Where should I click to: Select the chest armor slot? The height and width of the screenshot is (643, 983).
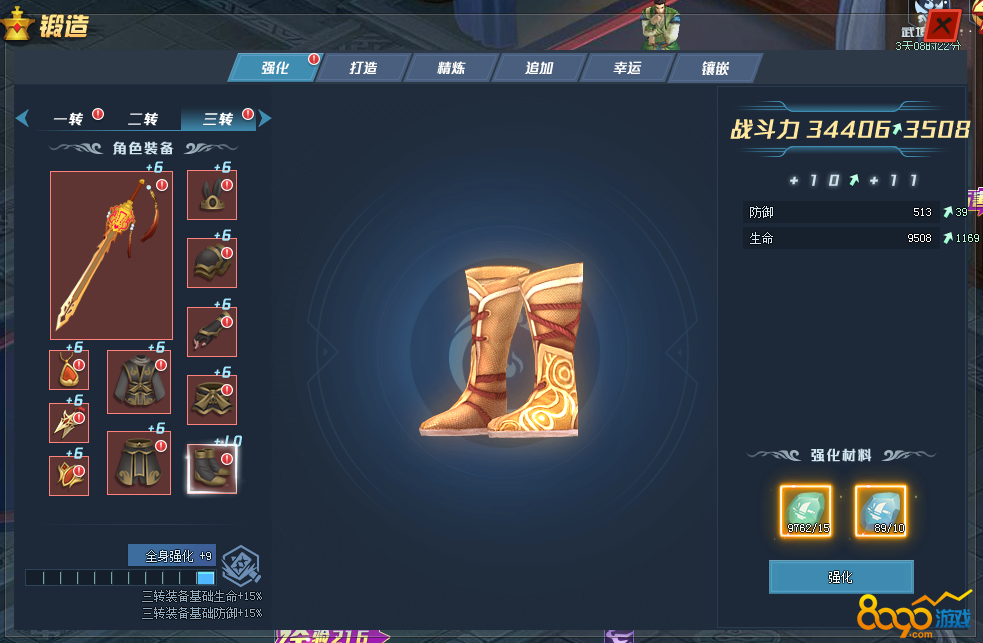(139, 381)
